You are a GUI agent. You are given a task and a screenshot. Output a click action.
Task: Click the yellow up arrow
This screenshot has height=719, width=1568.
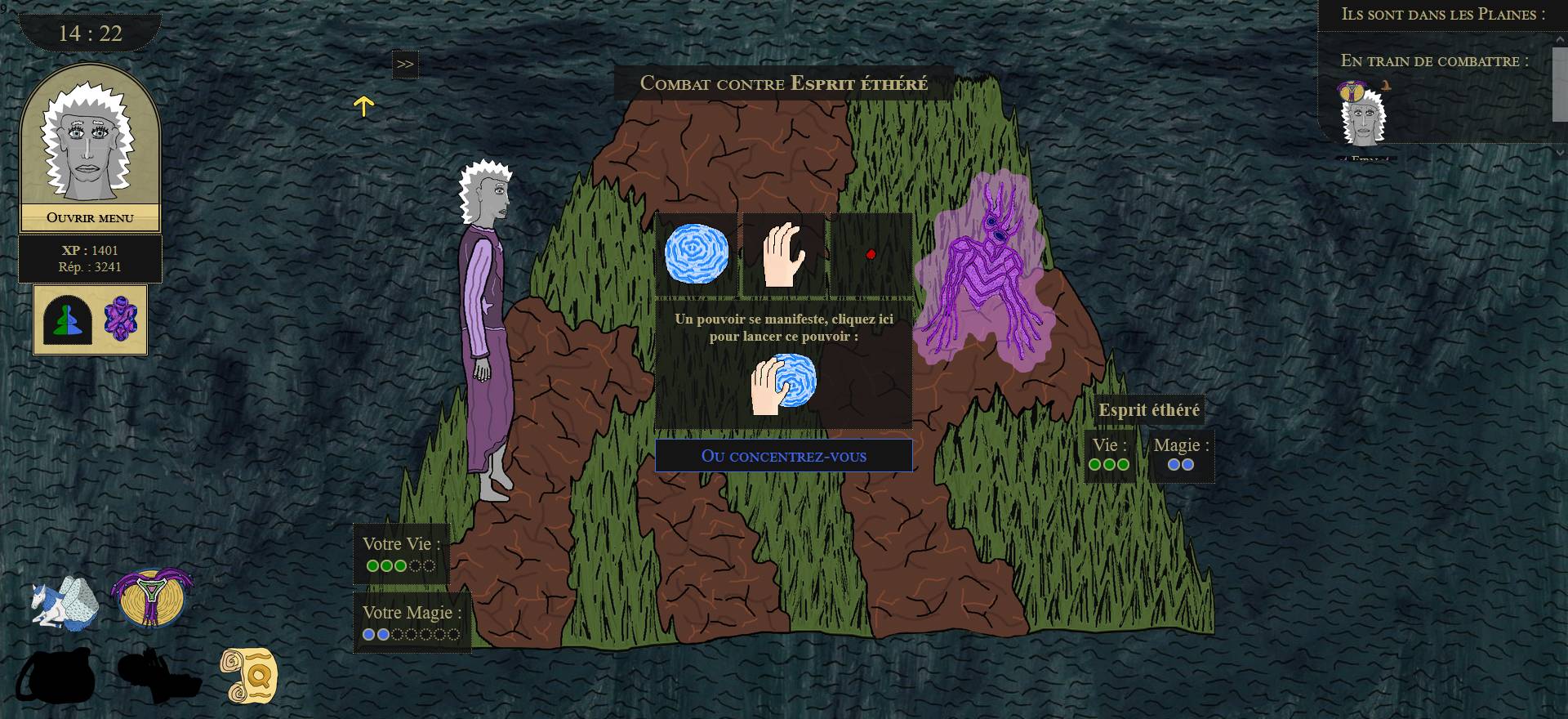363,105
